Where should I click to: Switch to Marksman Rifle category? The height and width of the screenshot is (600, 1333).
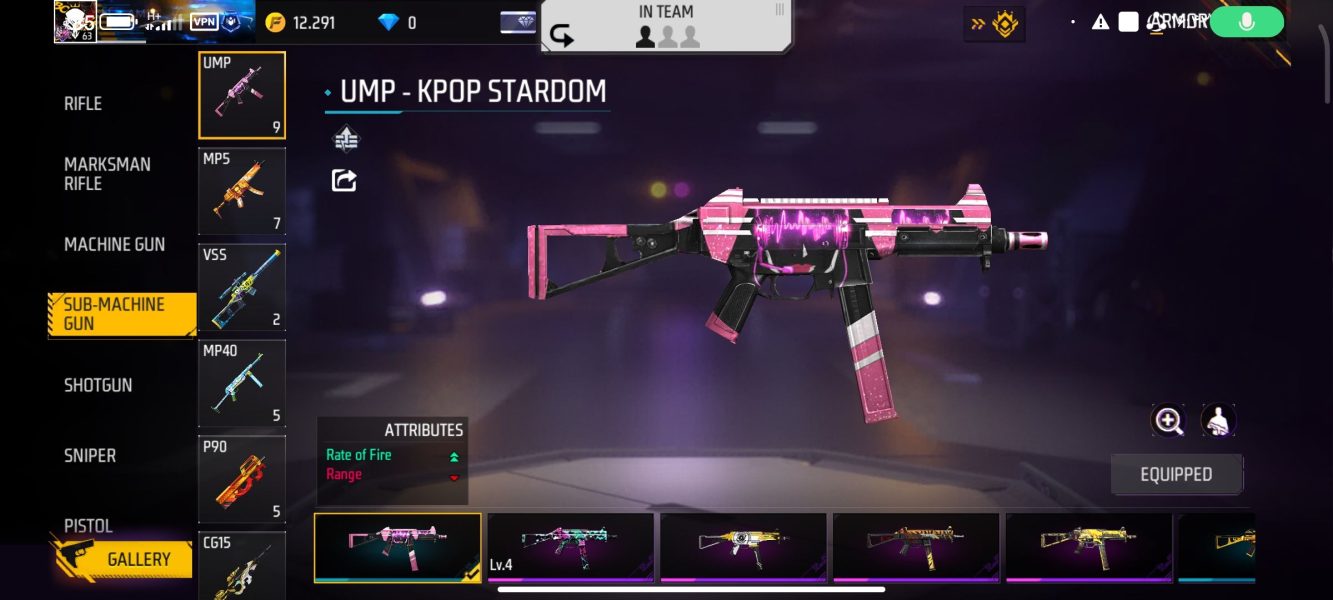tap(107, 174)
